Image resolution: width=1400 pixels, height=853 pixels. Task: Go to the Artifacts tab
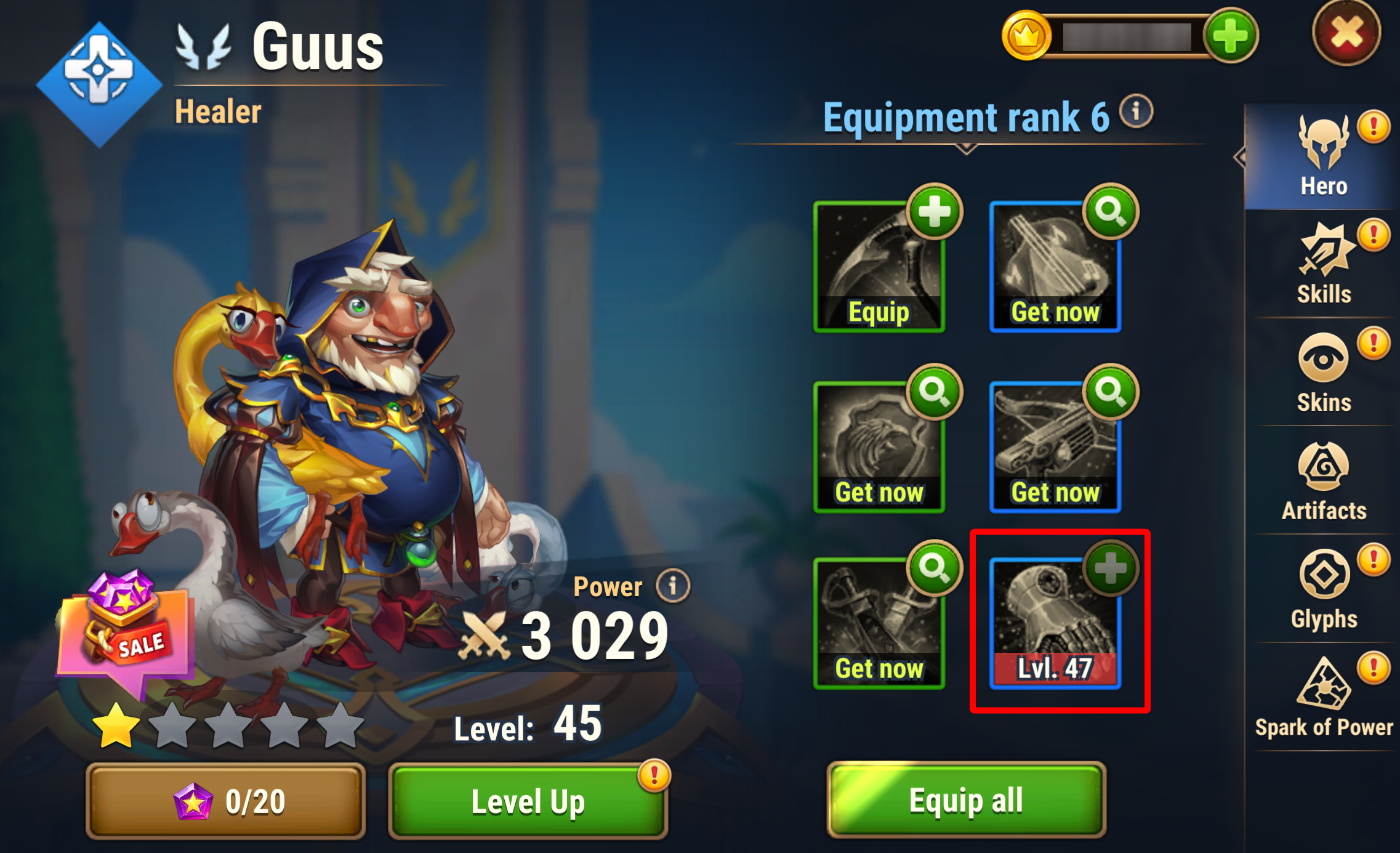1323,482
